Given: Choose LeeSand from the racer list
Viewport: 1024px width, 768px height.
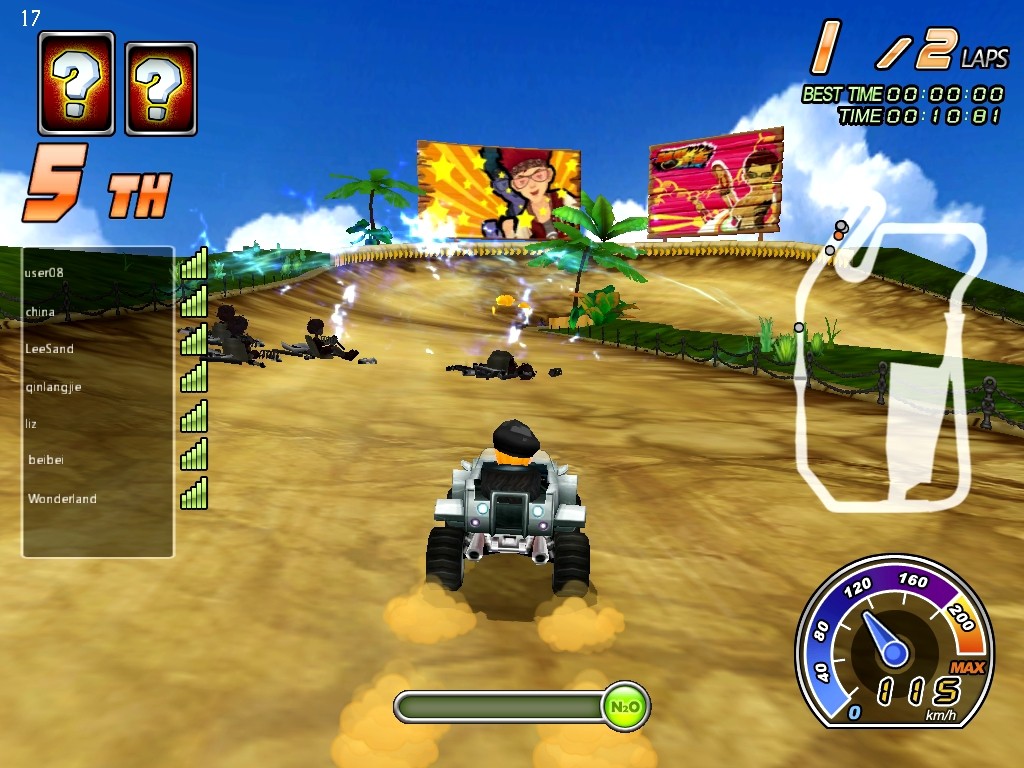Looking at the screenshot, I should 49,349.
